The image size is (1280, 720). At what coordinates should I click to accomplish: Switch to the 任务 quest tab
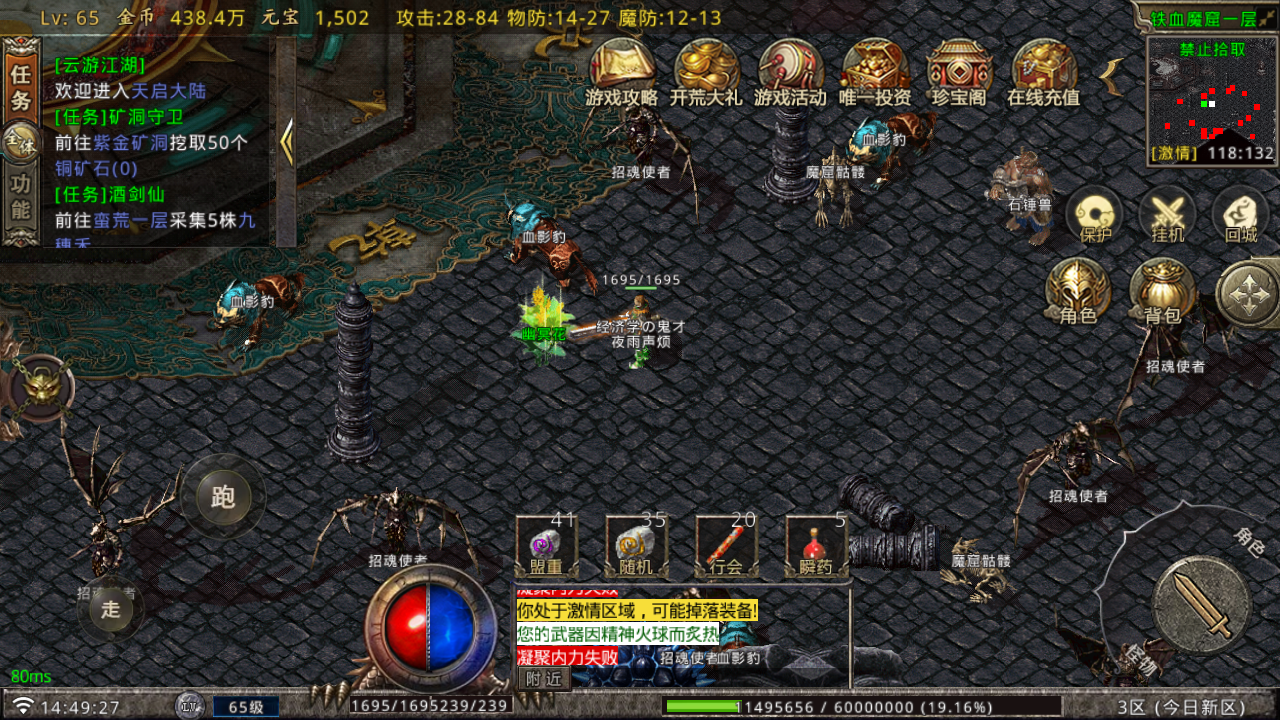(21, 87)
